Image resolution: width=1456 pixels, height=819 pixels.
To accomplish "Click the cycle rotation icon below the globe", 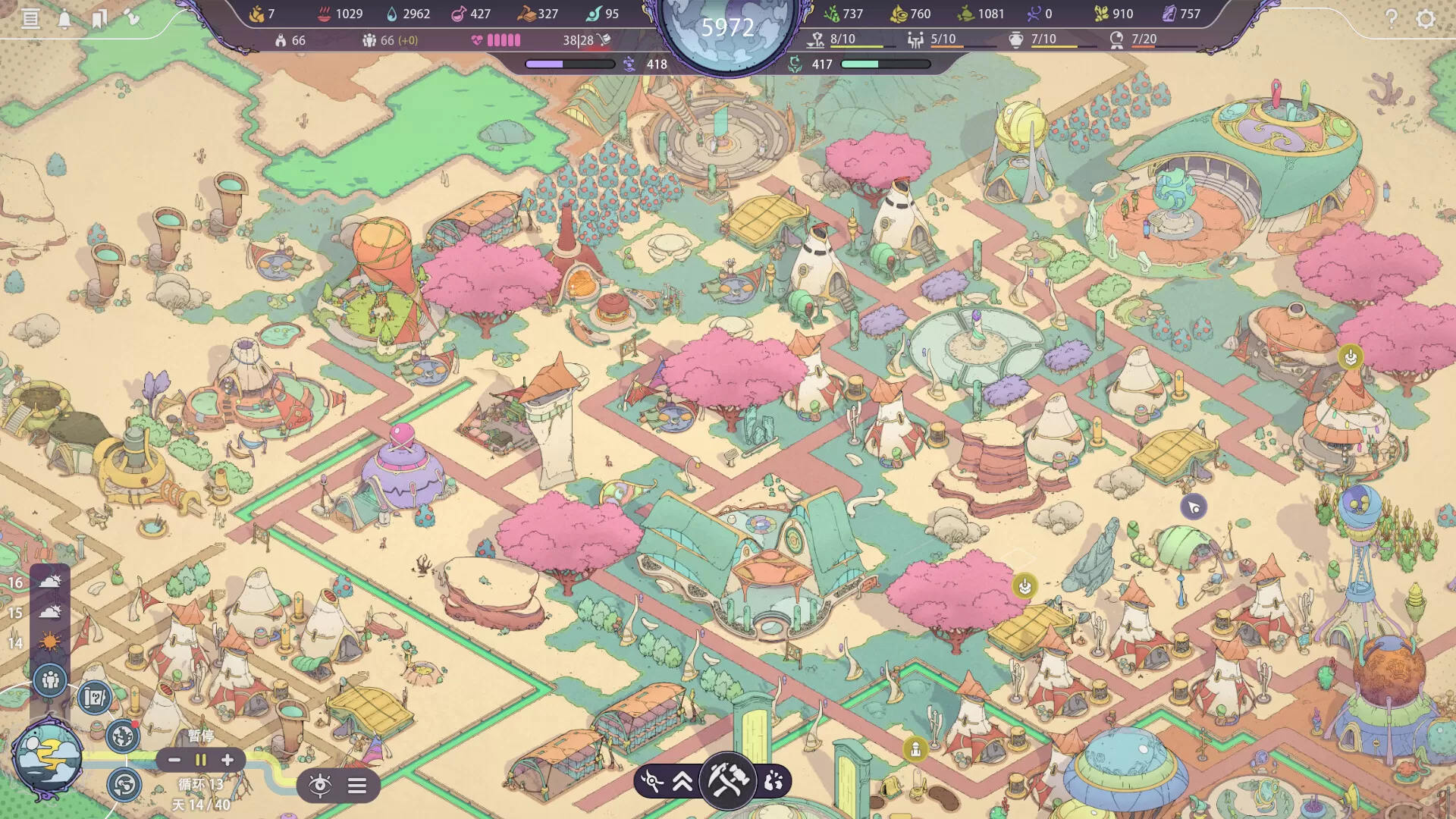I will click(x=122, y=784).
